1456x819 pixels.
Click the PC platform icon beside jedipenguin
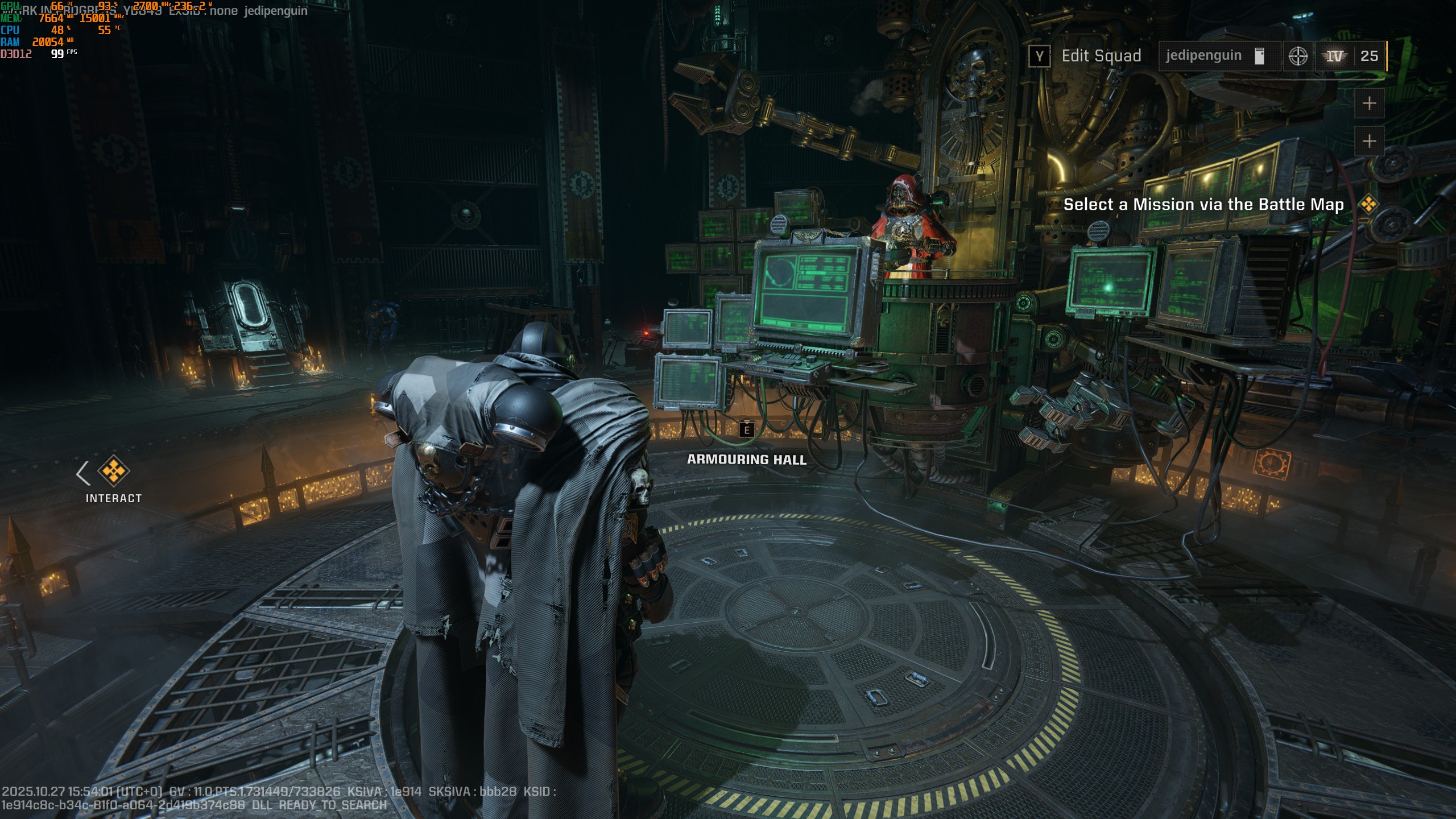[1260, 56]
